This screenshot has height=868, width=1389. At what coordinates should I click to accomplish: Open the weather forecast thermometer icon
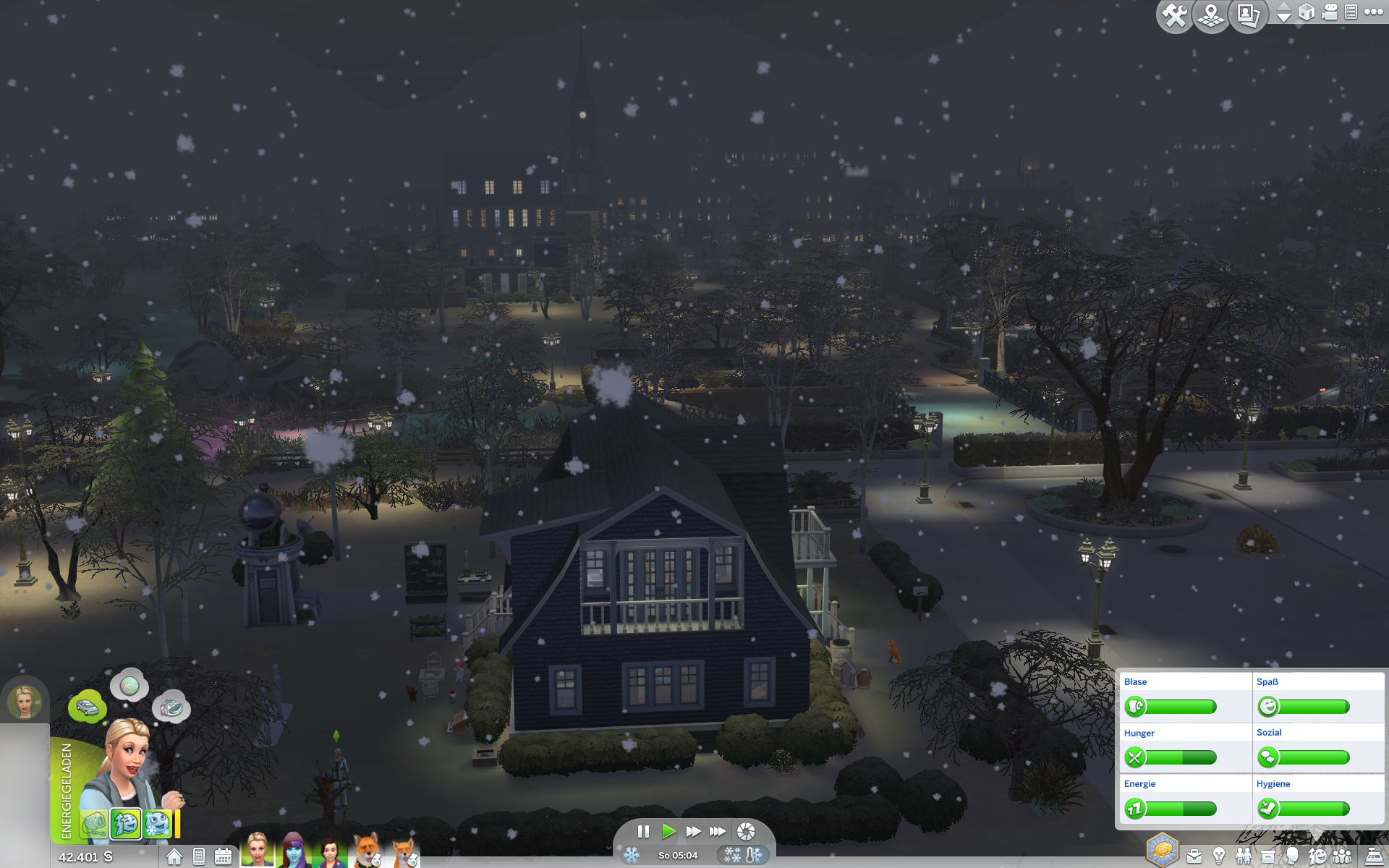[753, 855]
